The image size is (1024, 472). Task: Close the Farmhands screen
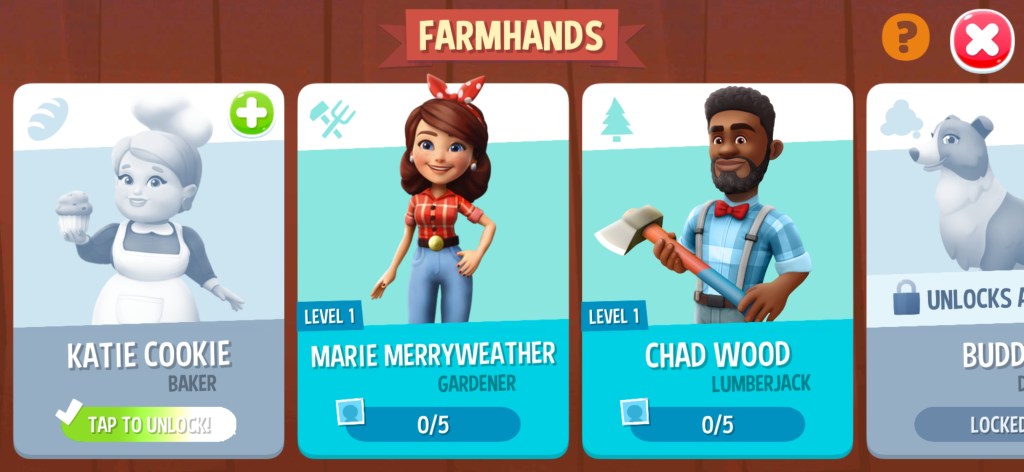tap(981, 41)
